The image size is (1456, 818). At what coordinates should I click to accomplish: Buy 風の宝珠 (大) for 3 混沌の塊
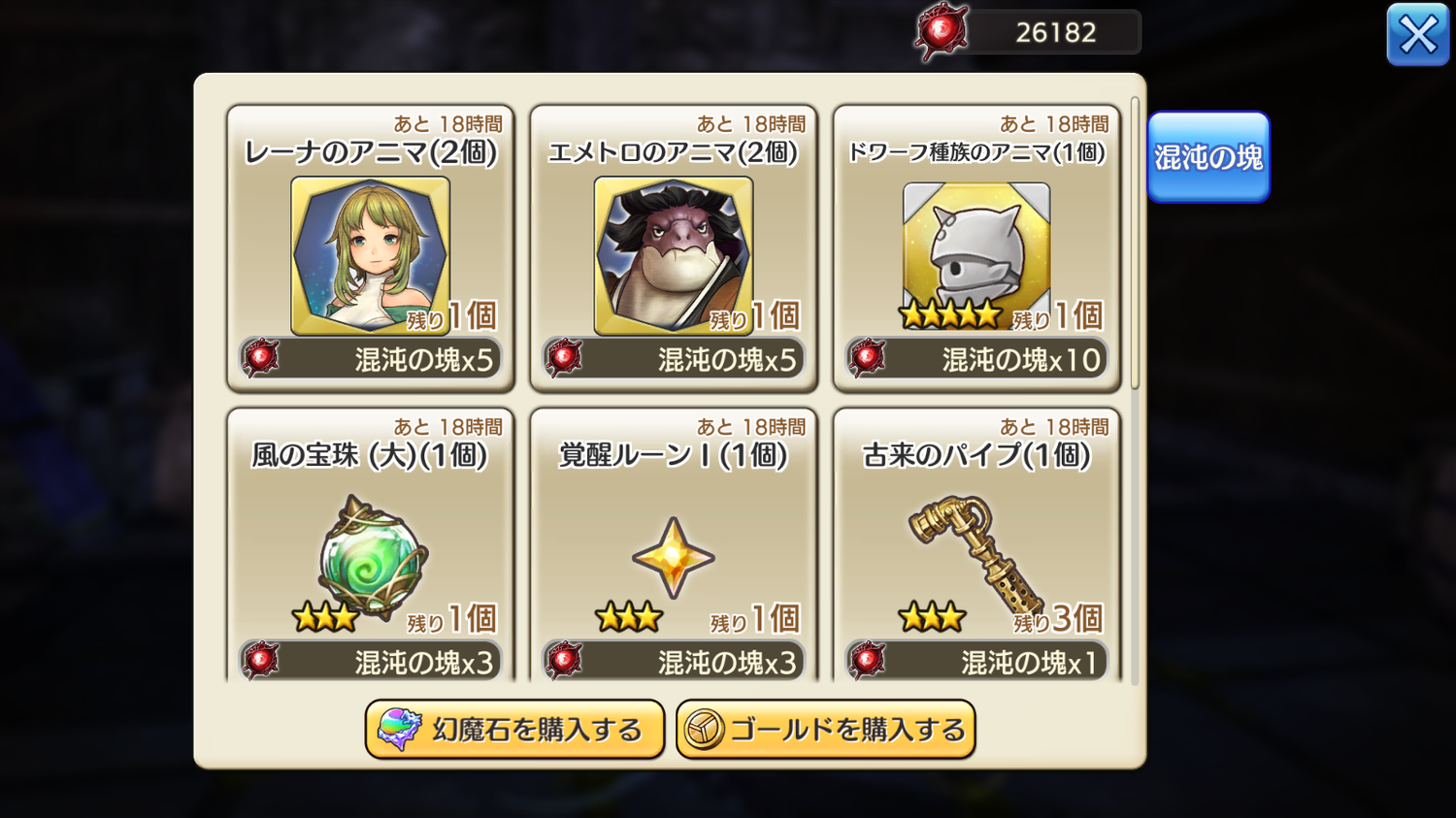[371, 662]
